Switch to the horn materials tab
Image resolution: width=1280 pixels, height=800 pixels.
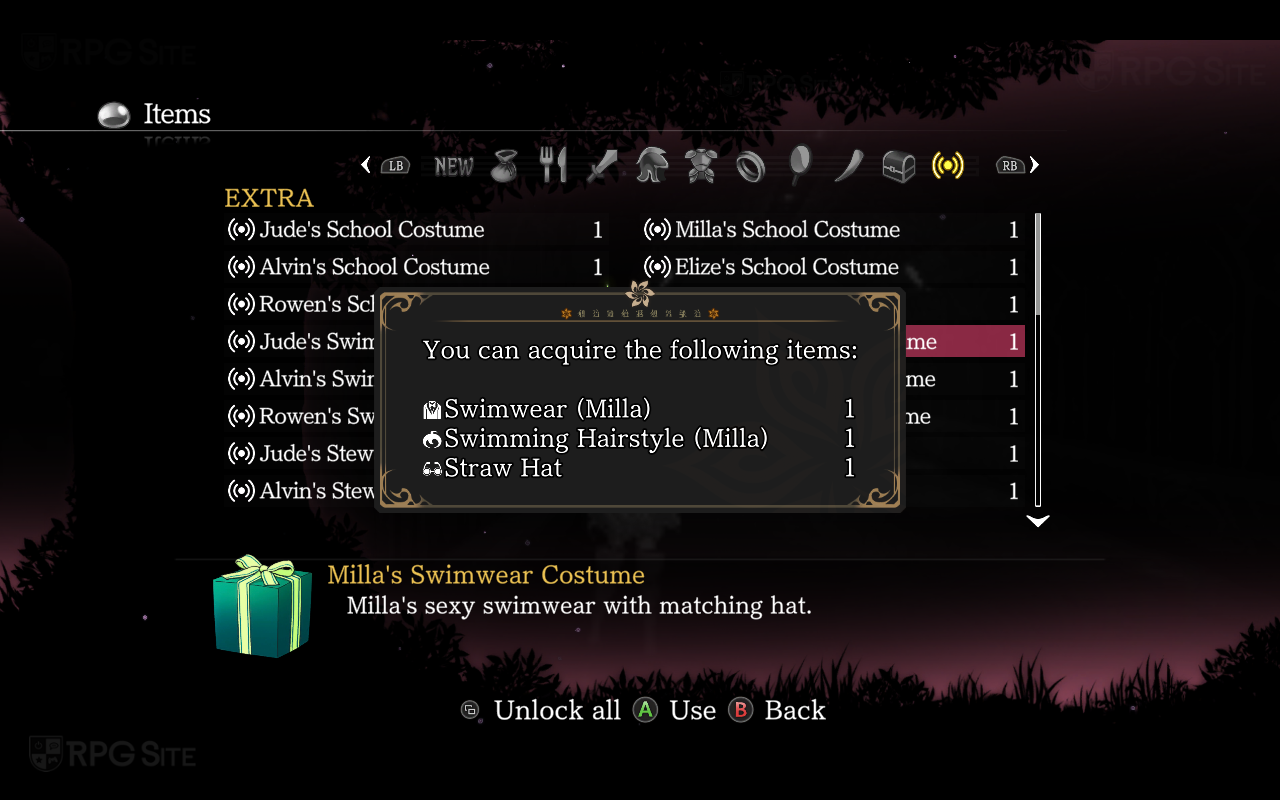[849, 166]
